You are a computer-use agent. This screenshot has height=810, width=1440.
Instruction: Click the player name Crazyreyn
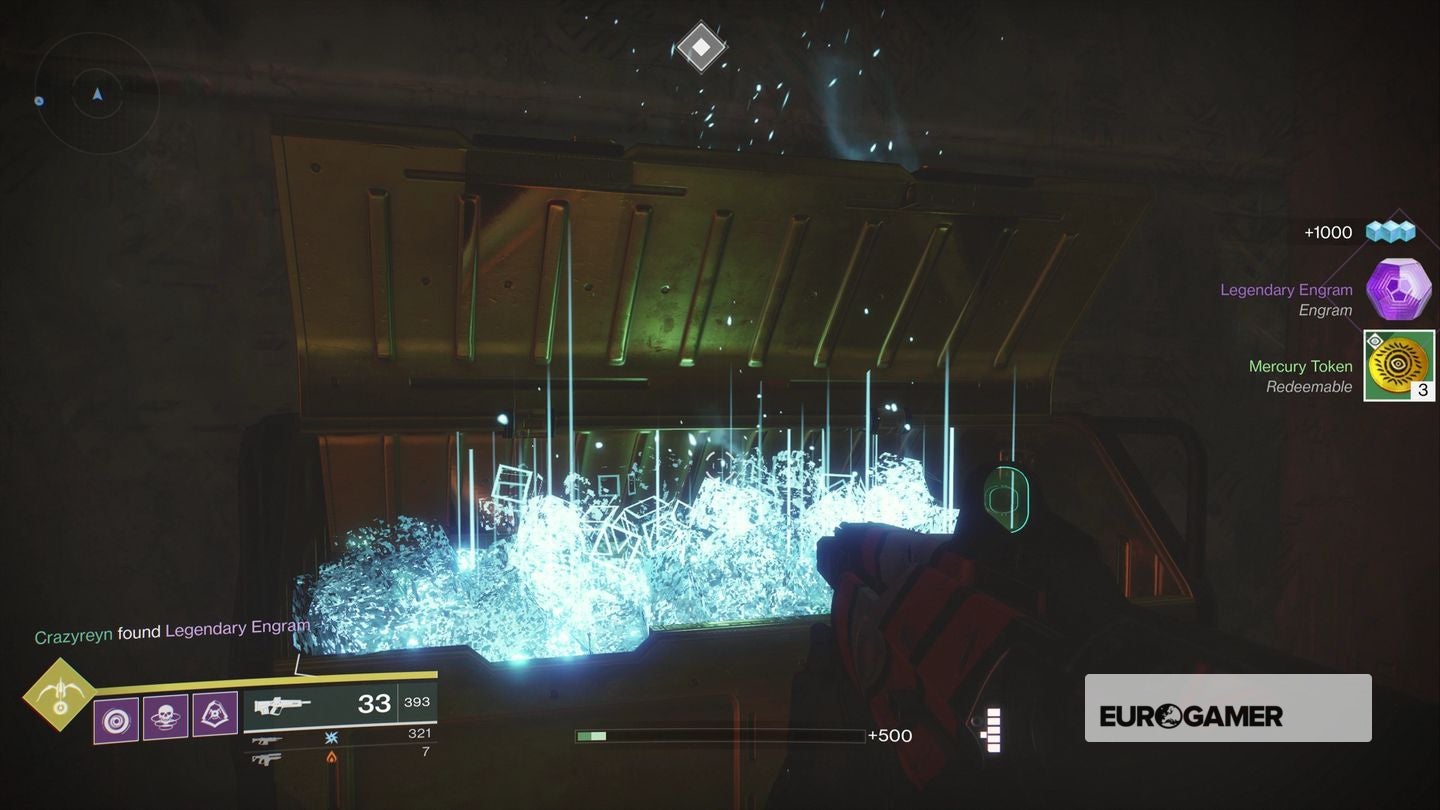[74, 632]
